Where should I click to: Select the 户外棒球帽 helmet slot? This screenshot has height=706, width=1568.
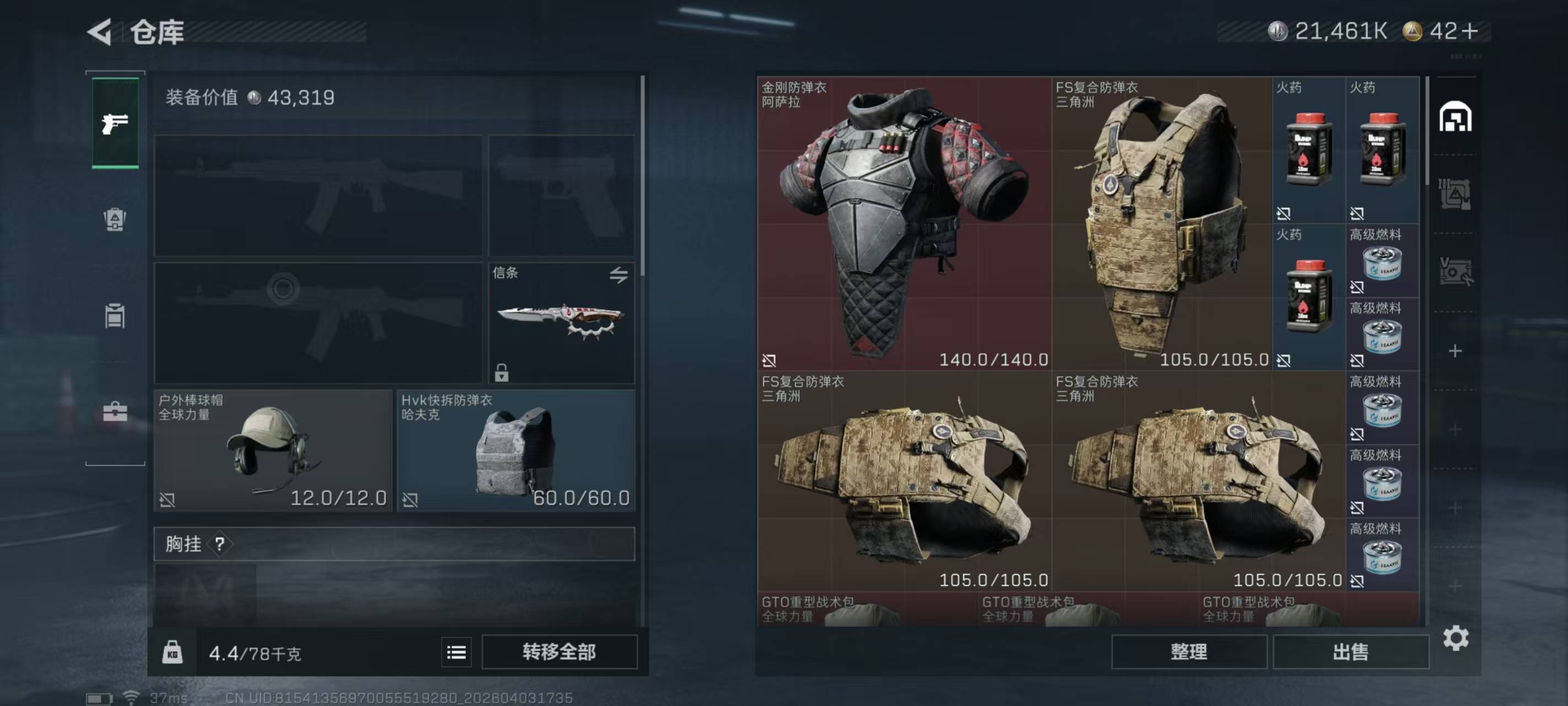[x=273, y=450]
